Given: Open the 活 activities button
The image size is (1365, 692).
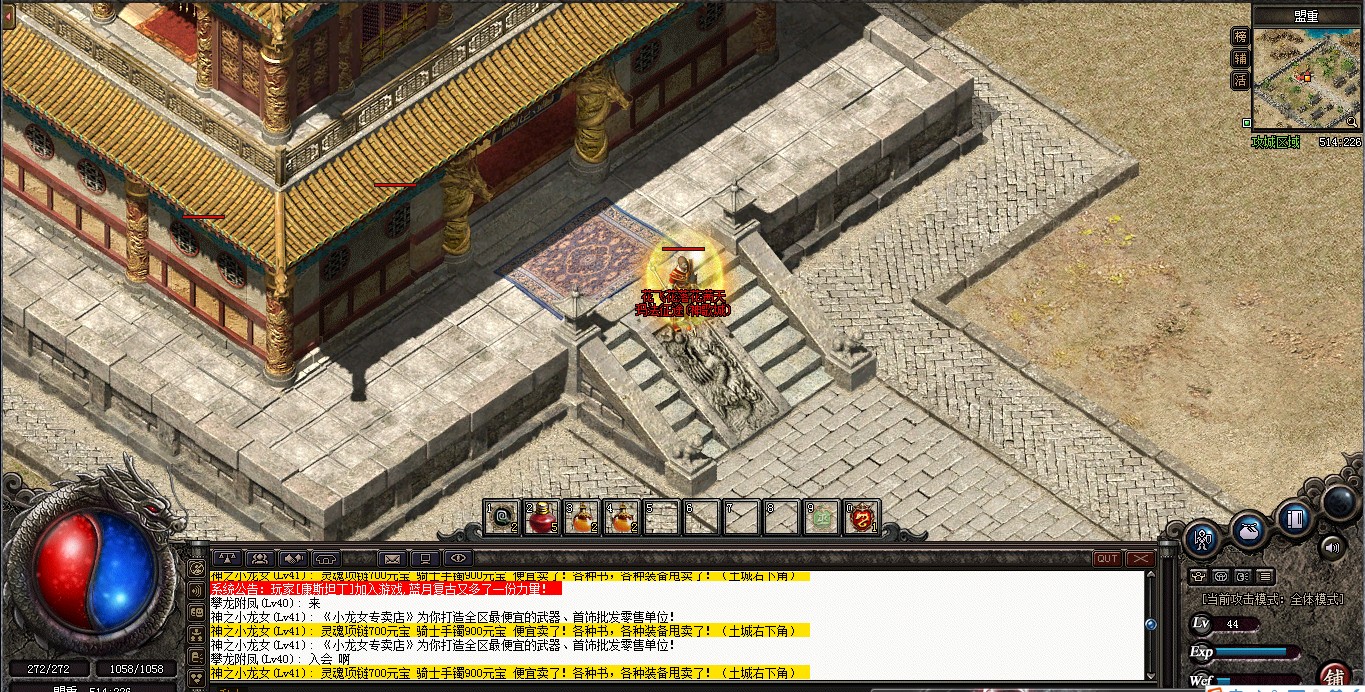Looking at the screenshot, I should pos(1241,81).
